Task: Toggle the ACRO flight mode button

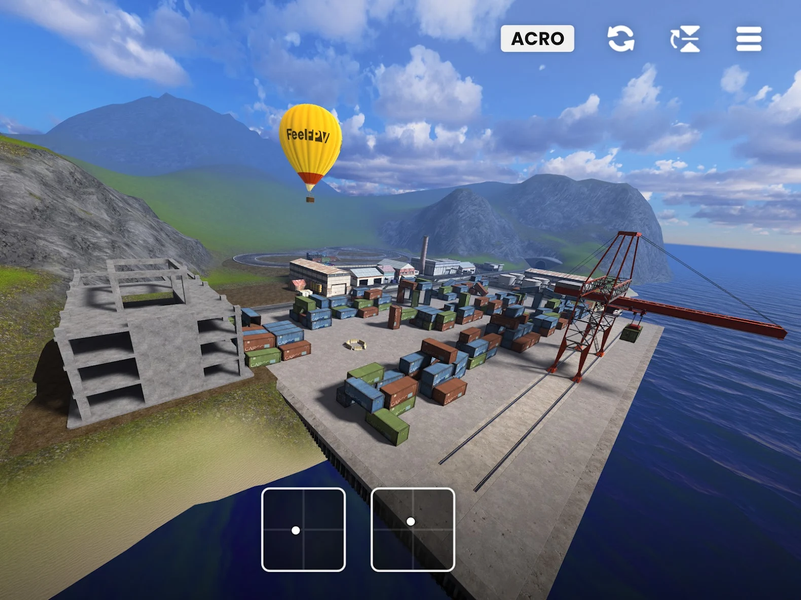Action: tap(537, 39)
